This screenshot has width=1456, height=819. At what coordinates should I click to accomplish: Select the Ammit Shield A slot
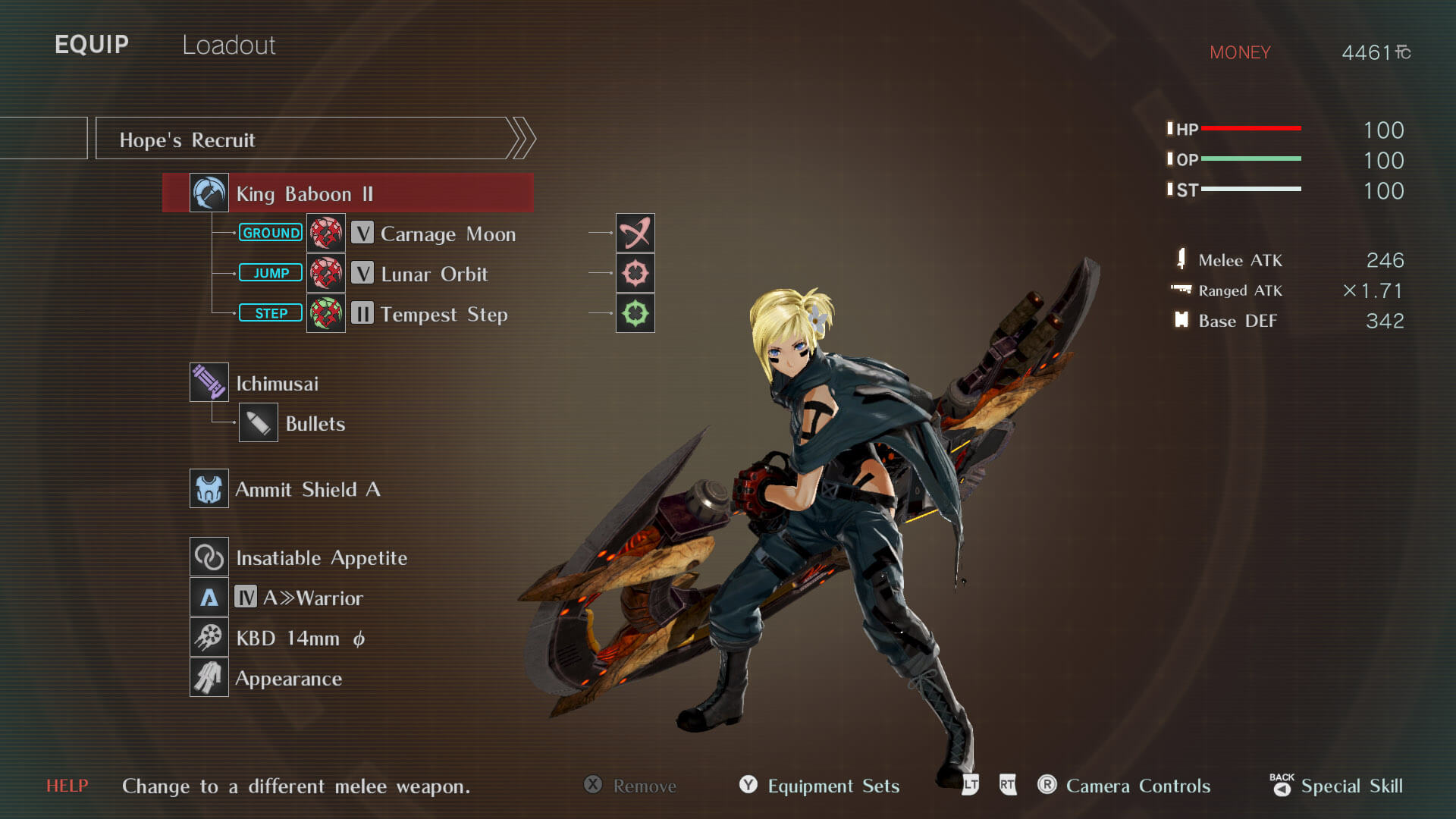307,490
